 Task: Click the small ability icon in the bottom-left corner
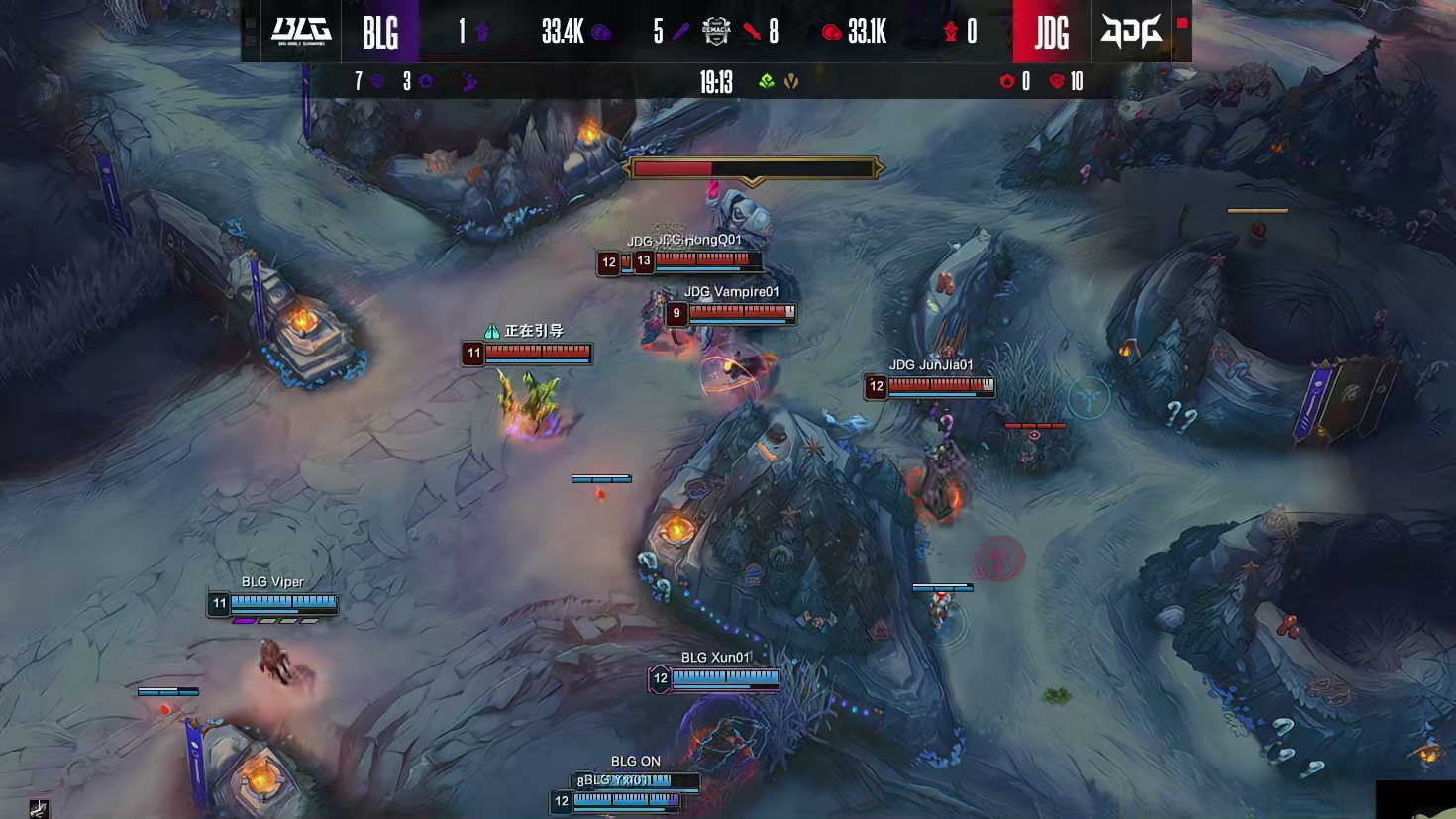tap(39, 809)
